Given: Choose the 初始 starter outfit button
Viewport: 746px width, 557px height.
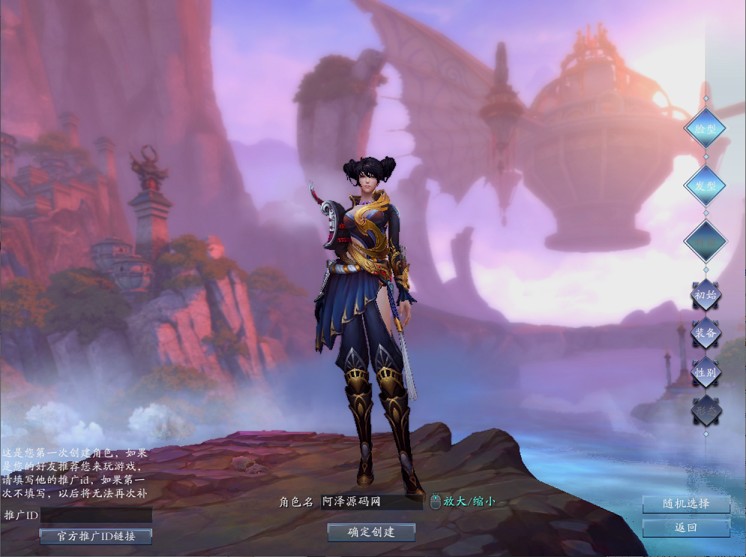Looking at the screenshot, I should (x=706, y=295).
